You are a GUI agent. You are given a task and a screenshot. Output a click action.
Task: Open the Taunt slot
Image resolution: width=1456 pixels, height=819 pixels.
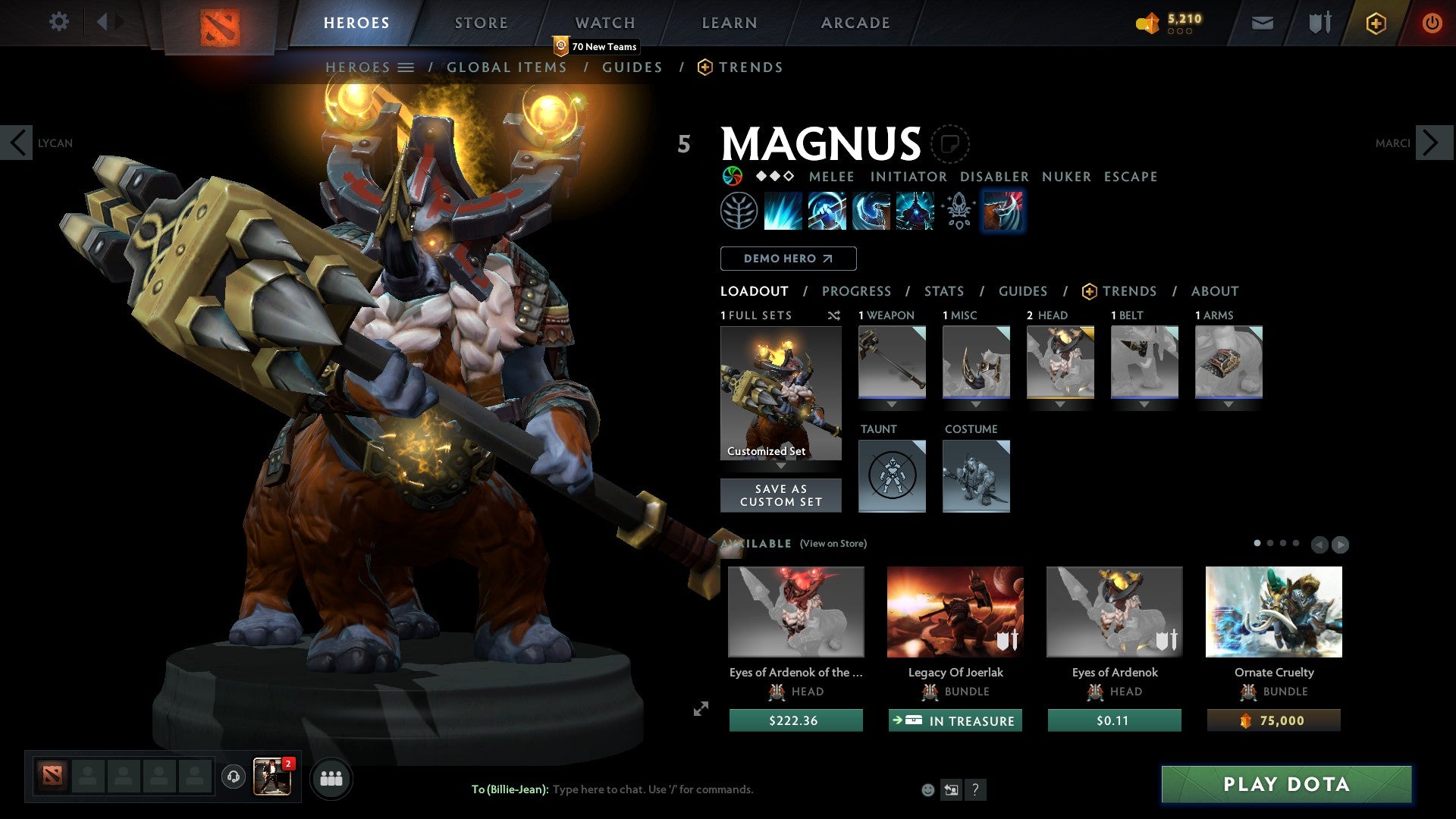click(892, 476)
